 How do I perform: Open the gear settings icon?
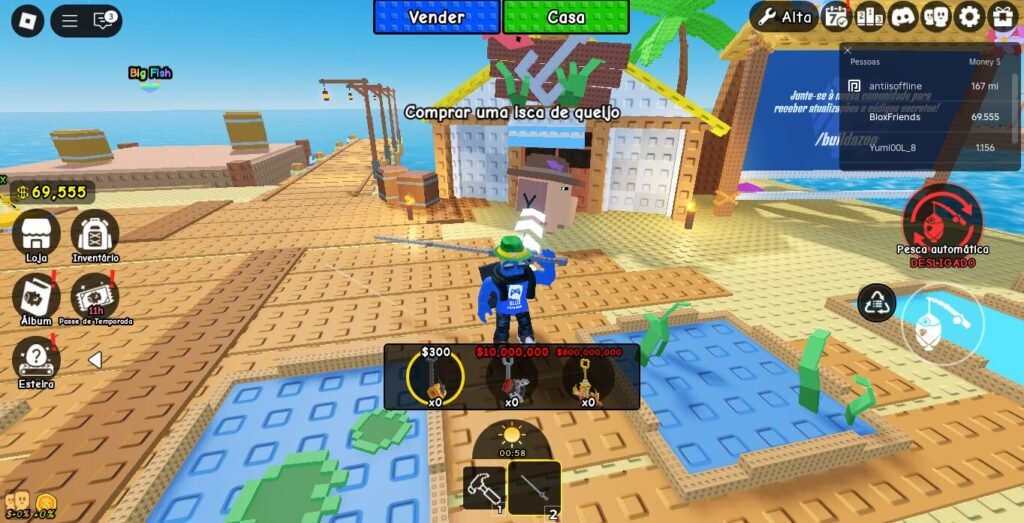click(x=969, y=17)
